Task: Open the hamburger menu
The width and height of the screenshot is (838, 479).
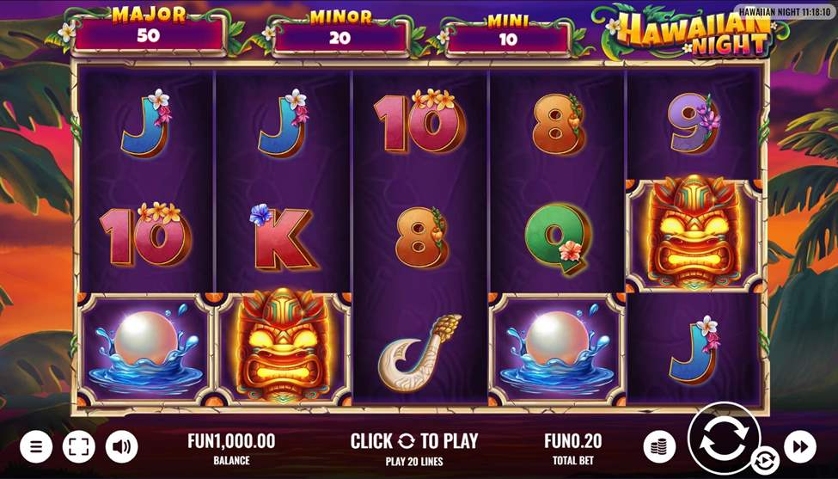Action: tap(35, 446)
